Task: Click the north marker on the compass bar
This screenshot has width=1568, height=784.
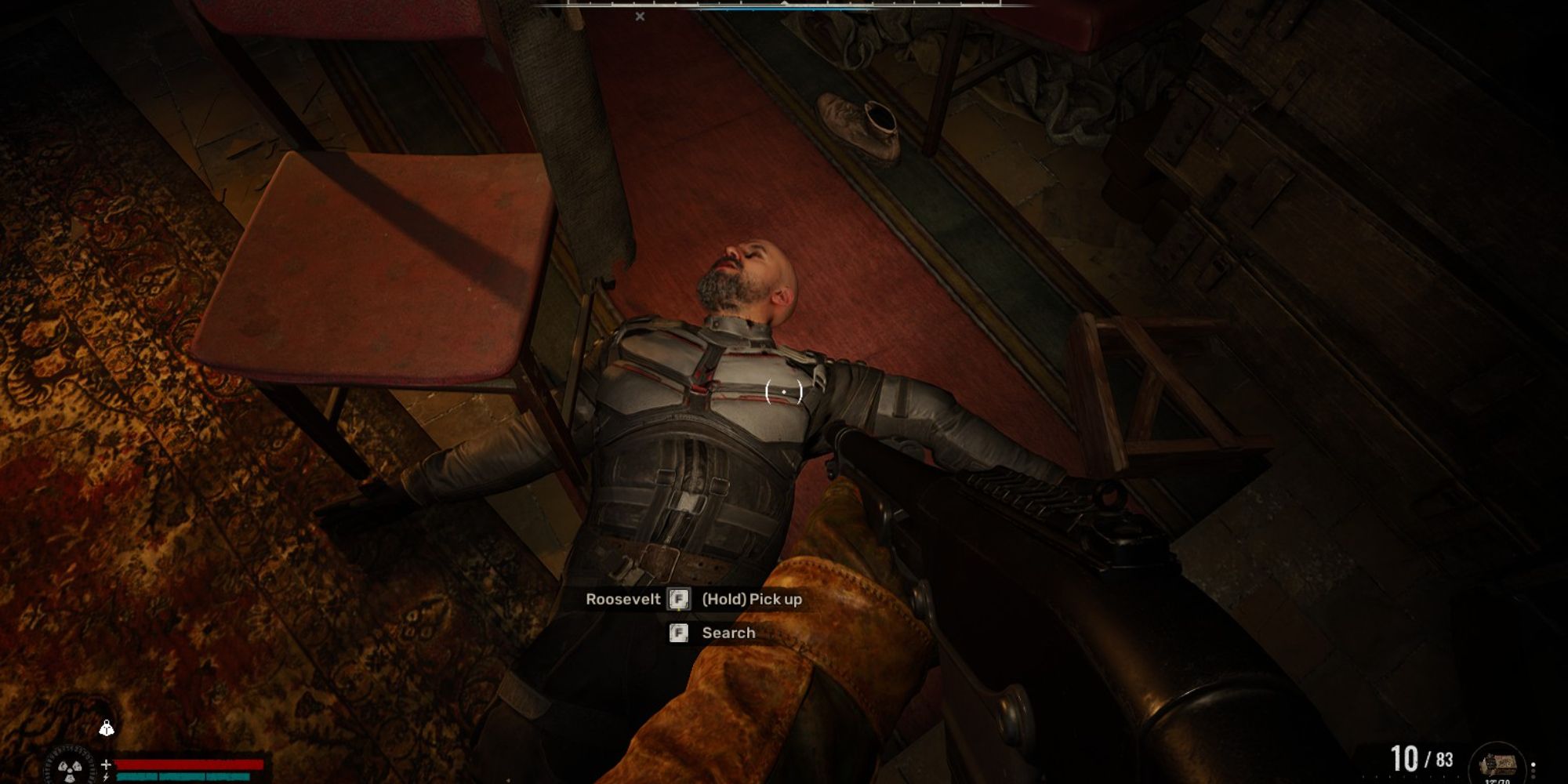Action: coord(785,5)
